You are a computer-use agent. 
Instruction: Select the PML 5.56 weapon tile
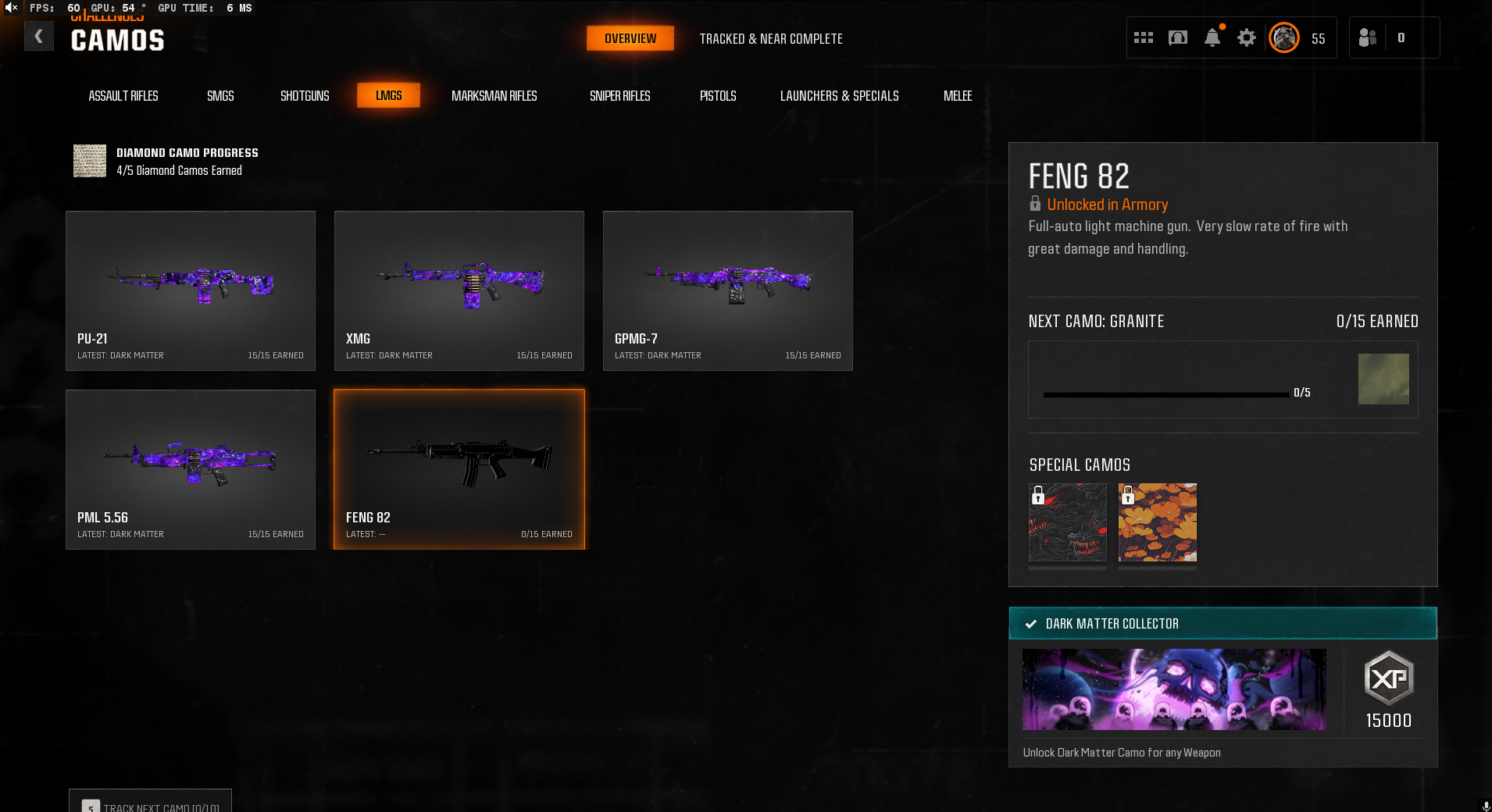191,469
